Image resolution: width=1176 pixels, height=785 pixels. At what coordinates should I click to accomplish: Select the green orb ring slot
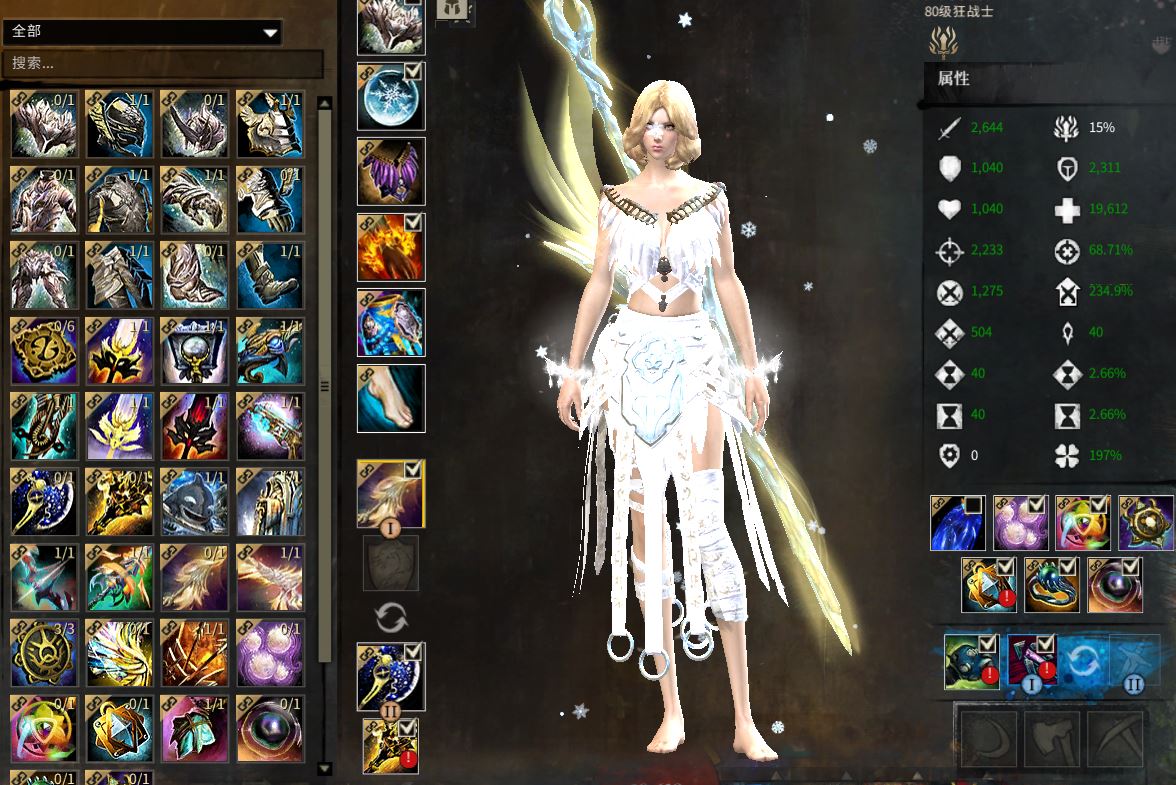click(x=1052, y=585)
